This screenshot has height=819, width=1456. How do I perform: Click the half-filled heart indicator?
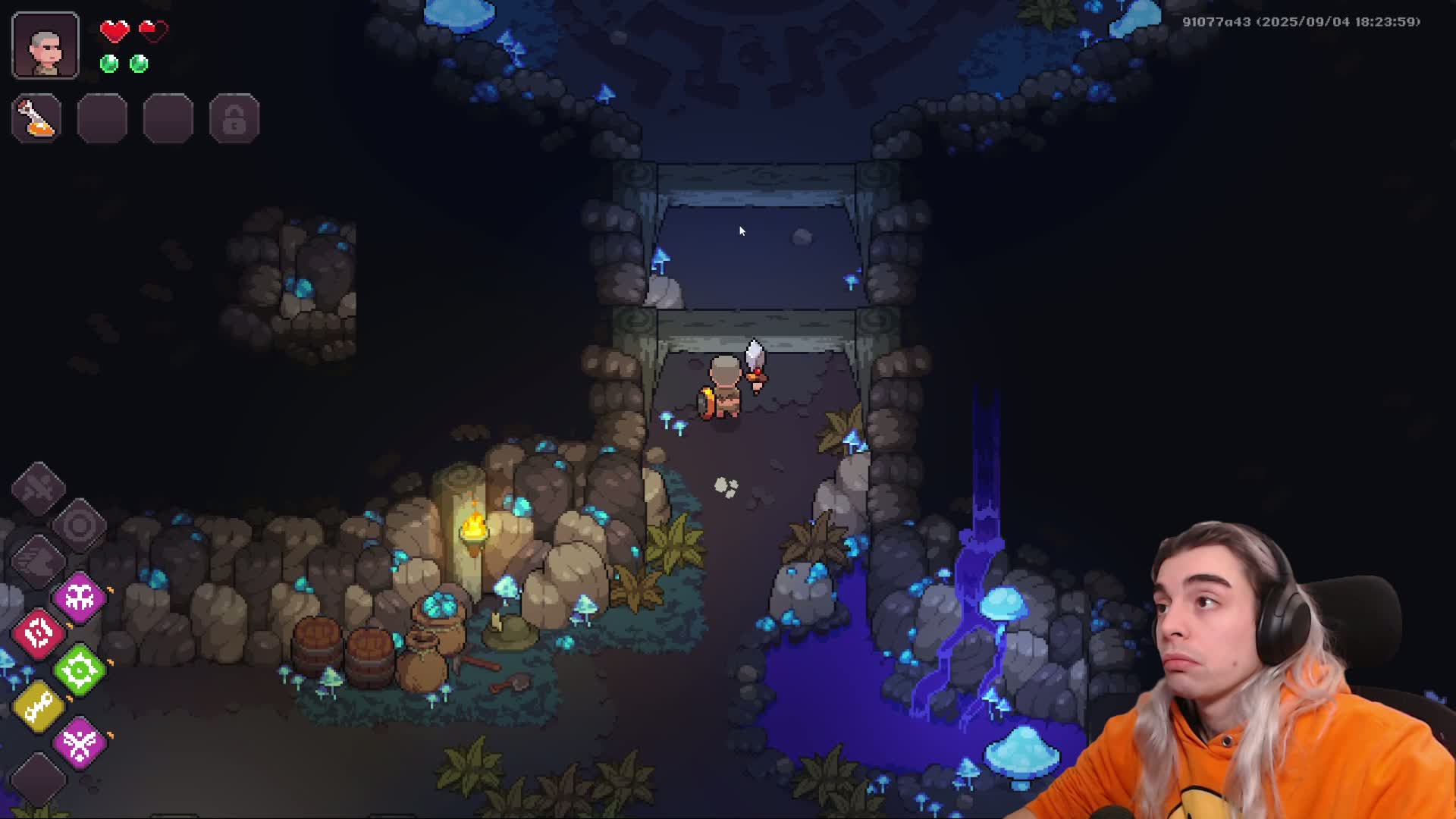pos(154,32)
